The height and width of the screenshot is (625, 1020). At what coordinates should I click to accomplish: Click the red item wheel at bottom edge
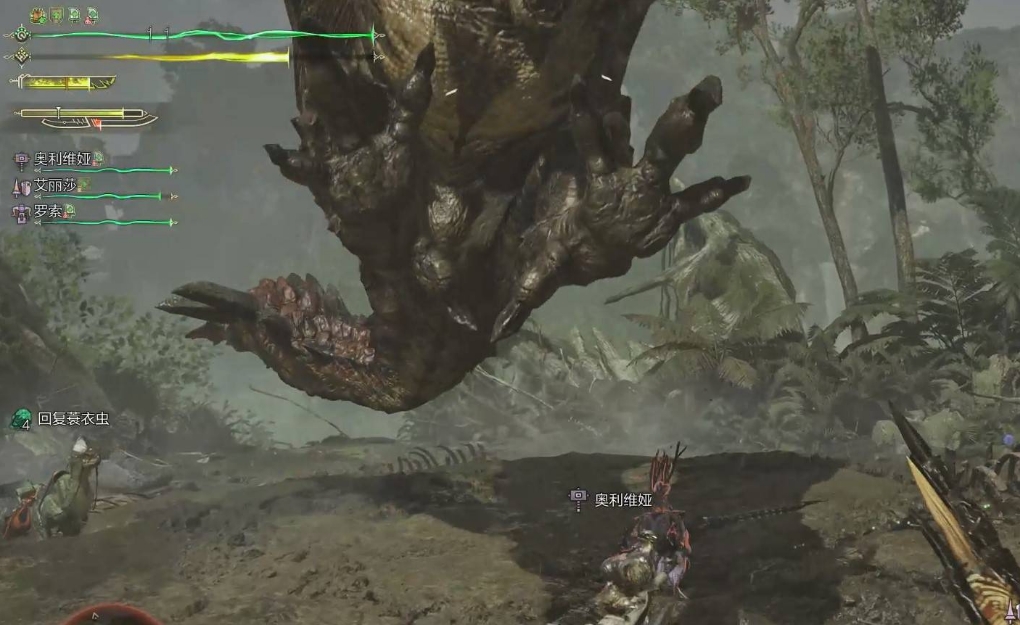(x=112, y=615)
